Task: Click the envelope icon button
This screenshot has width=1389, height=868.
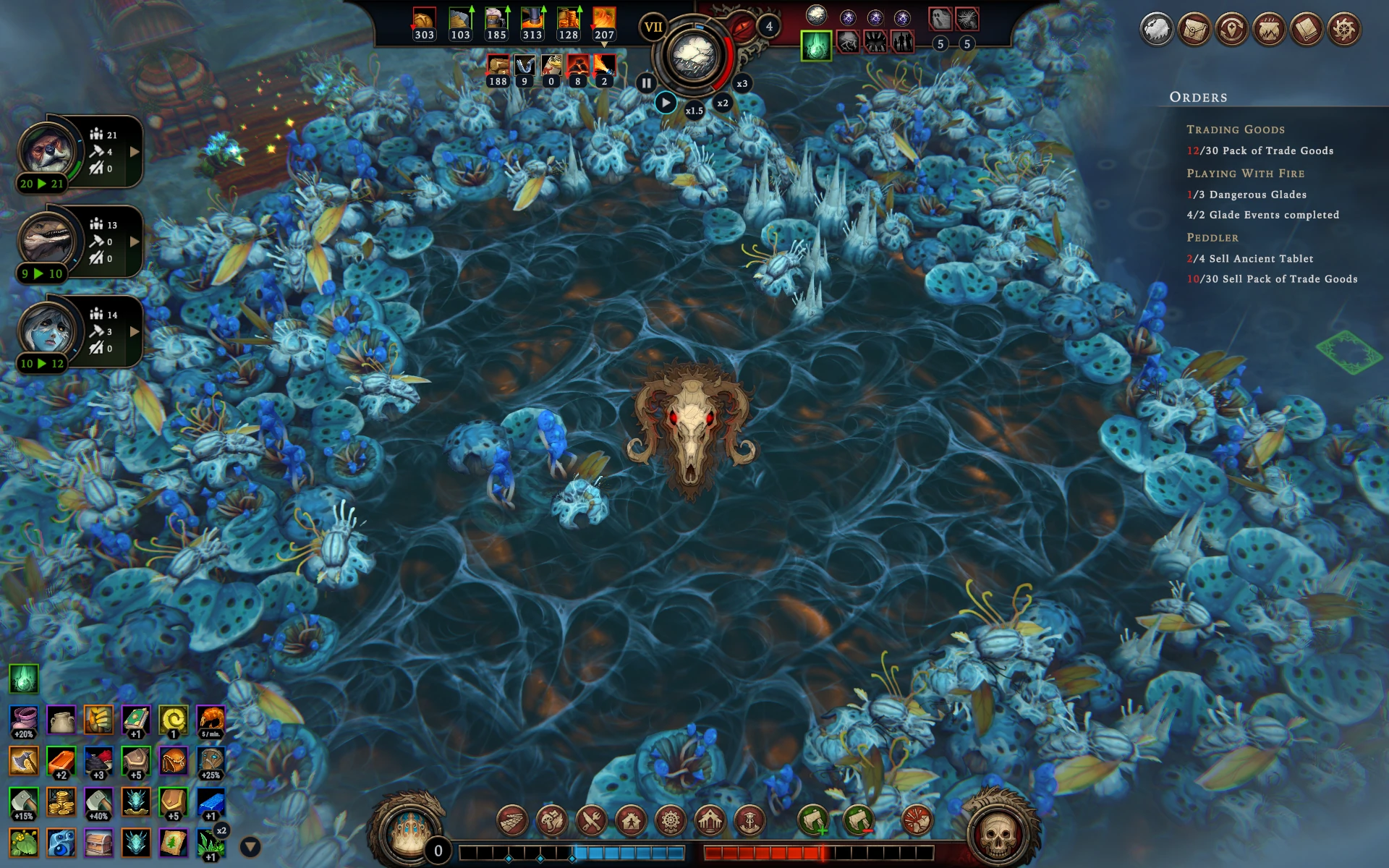Action: click(1194, 30)
